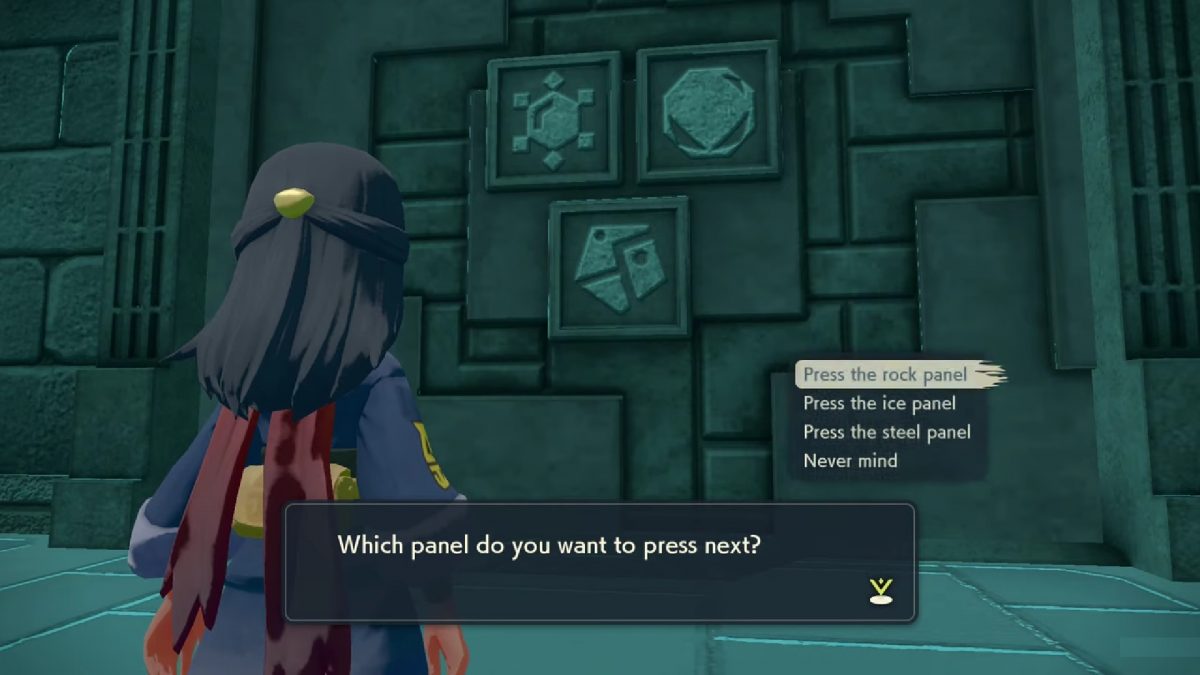The width and height of the screenshot is (1200, 675).
Task: Select "Never mind" to cancel
Action: 850,461
